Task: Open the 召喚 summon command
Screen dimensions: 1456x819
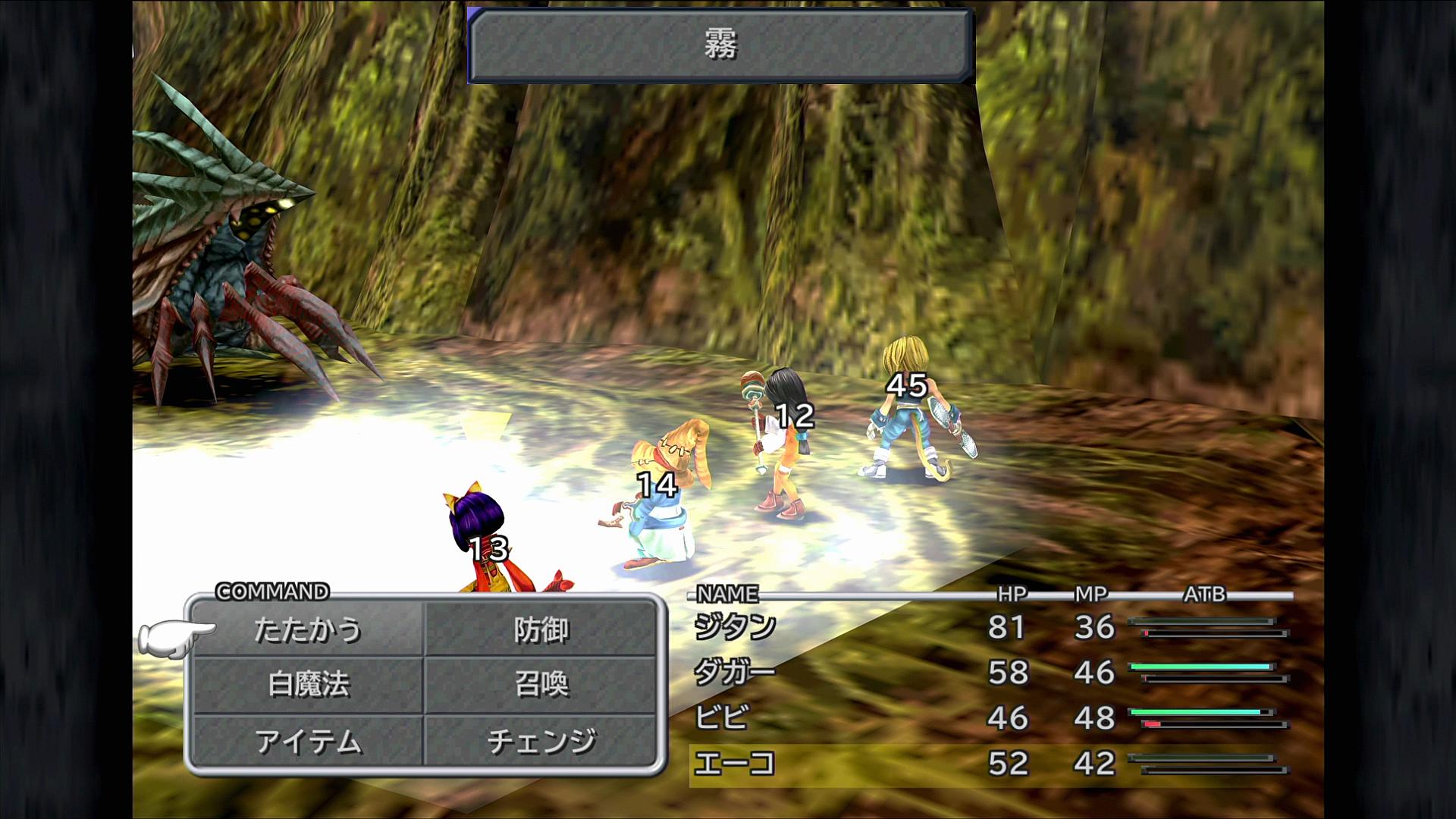Action: pyautogui.click(x=541, y=685)
